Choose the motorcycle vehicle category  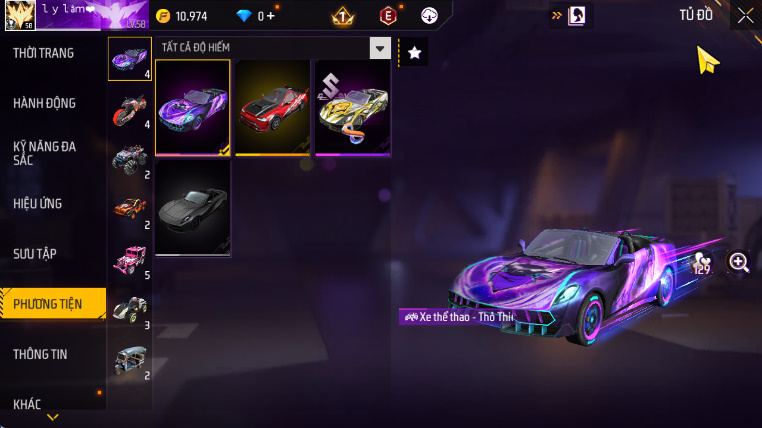pos(129,108)
